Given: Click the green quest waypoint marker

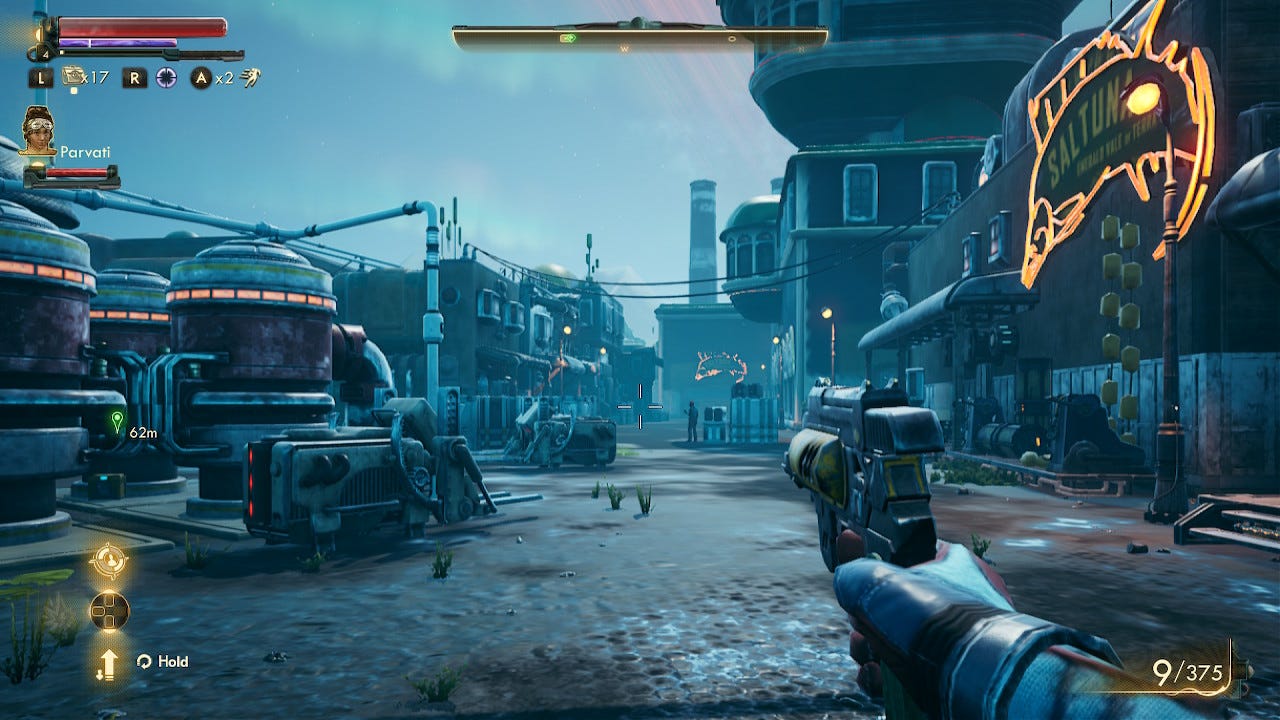Looking at the screenshot, I should 117,421.
